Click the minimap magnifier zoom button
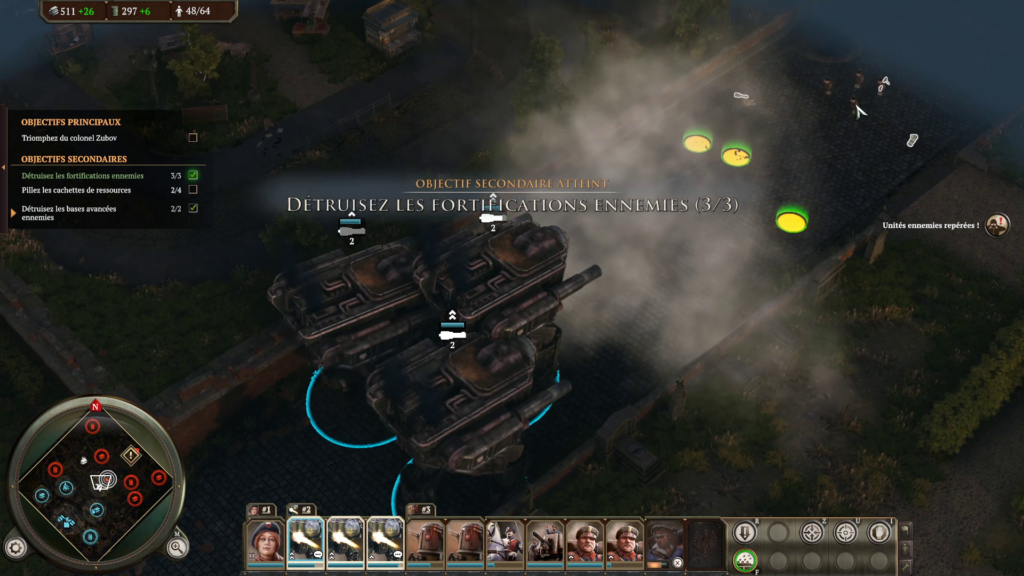The image size is (1024, 576). tap(177, 546)
